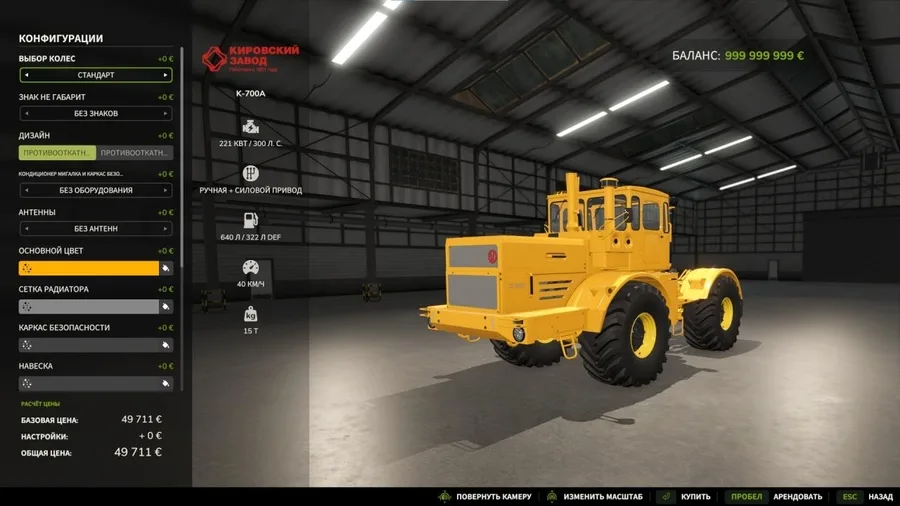Rent the tractor via АРЕНДОВАТЬ
Image resolution: width=900 pixels, height=506 pixels.
point(797,497)
